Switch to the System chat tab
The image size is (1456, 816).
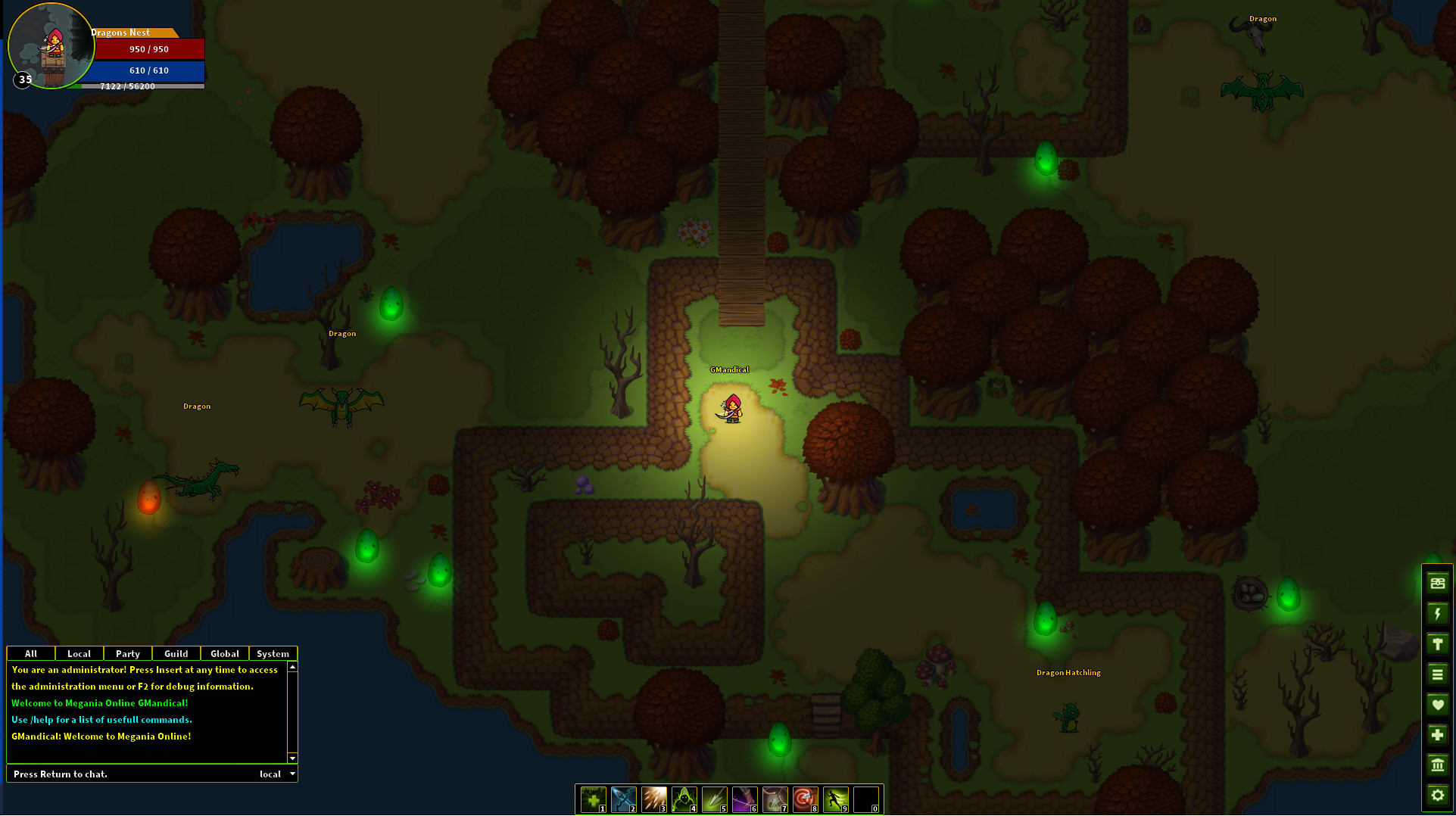tap(273, 653)
